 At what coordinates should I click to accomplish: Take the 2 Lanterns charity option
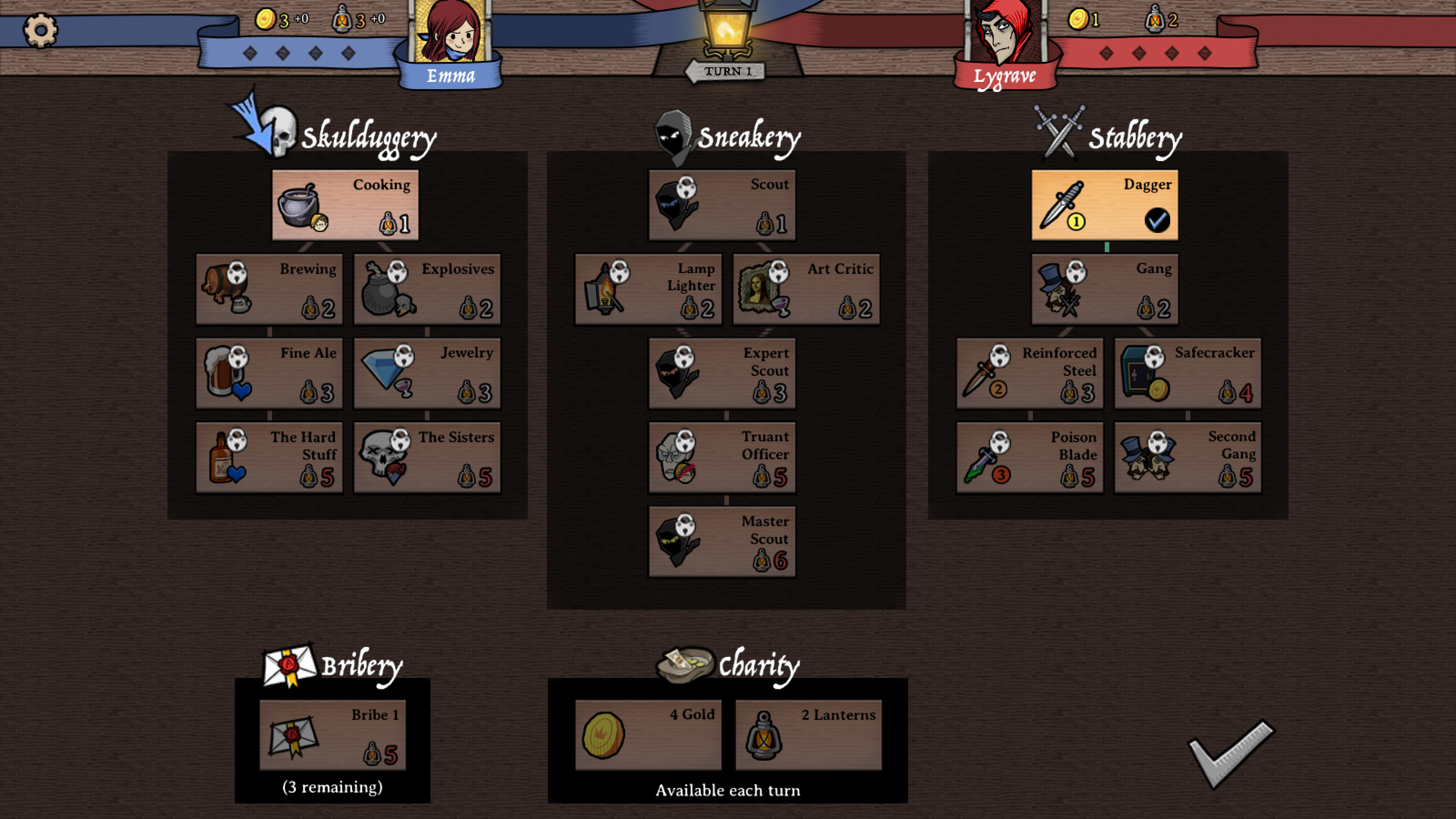point(808,735)
